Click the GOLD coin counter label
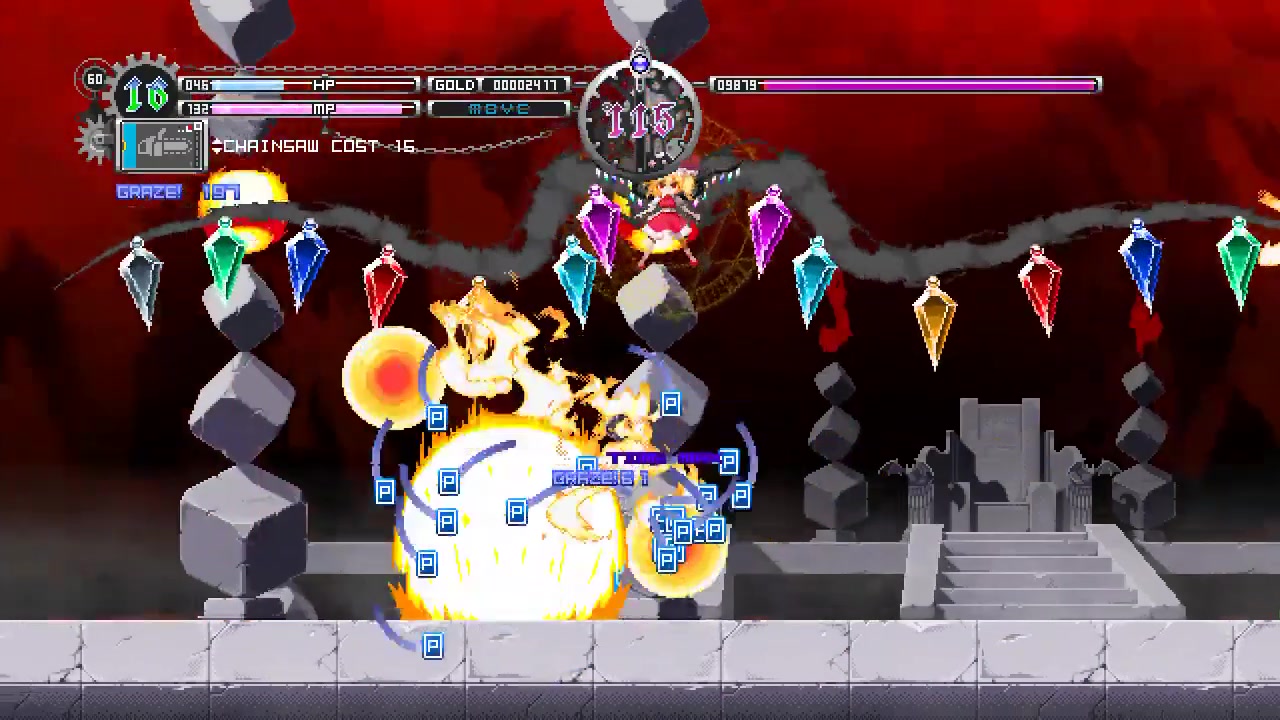Screen dimensions: 1280x720 (x=455, y=85)
